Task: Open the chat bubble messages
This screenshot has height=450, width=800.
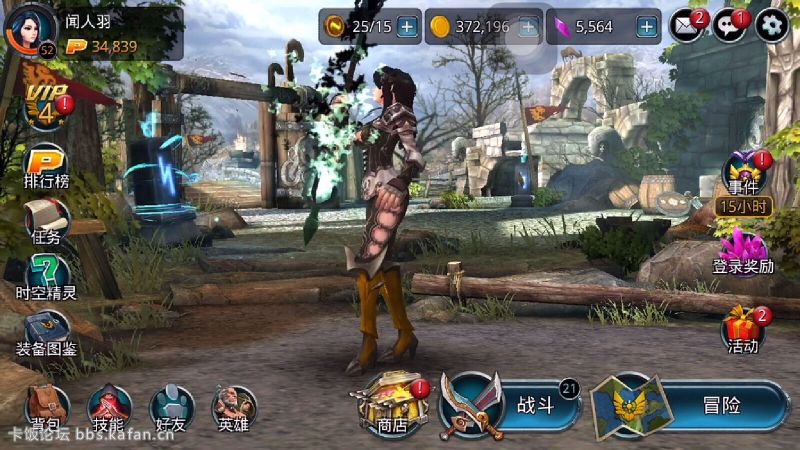Action: click(729, 26)
